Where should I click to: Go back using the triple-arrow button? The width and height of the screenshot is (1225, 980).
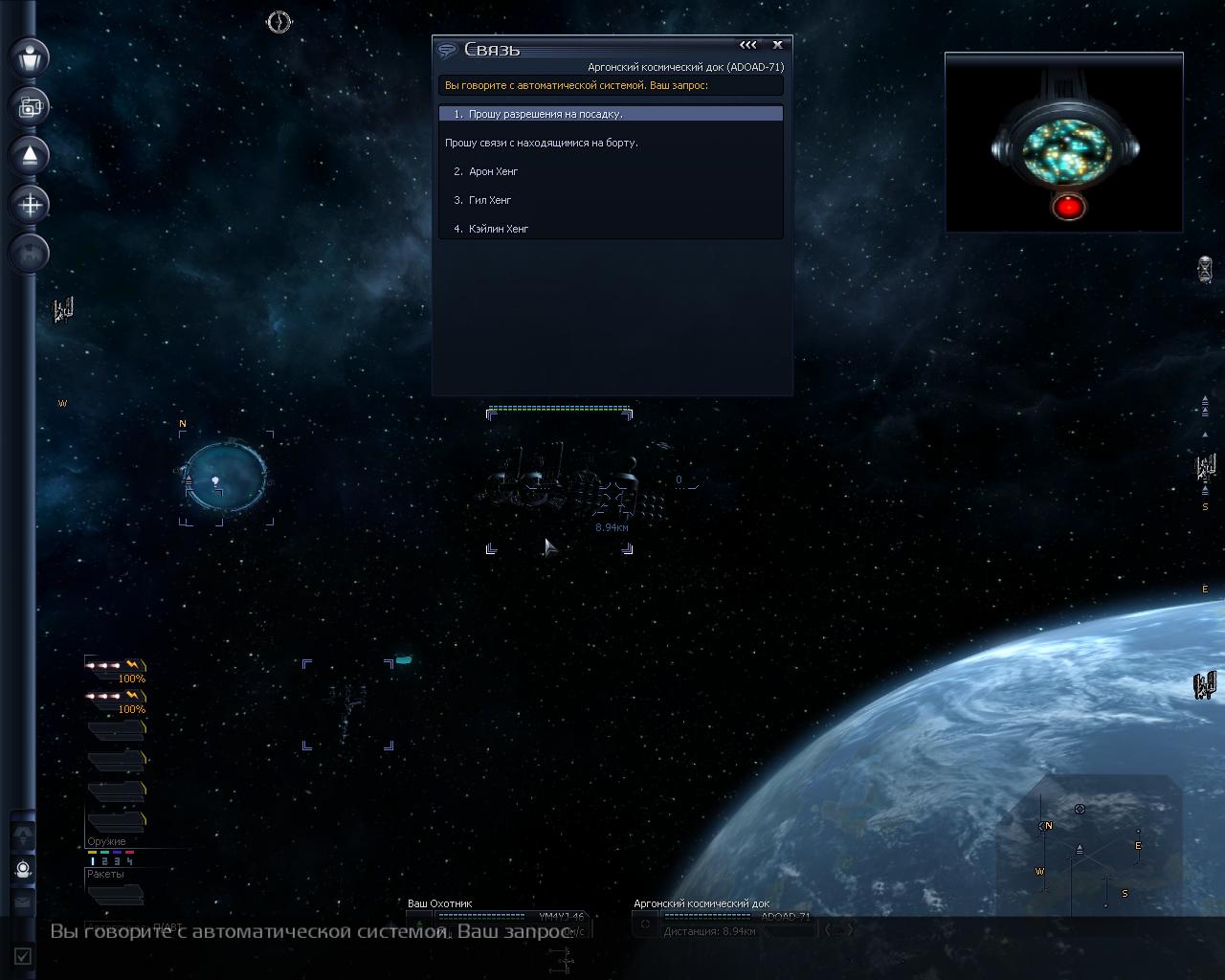click(x=748, y=45)
